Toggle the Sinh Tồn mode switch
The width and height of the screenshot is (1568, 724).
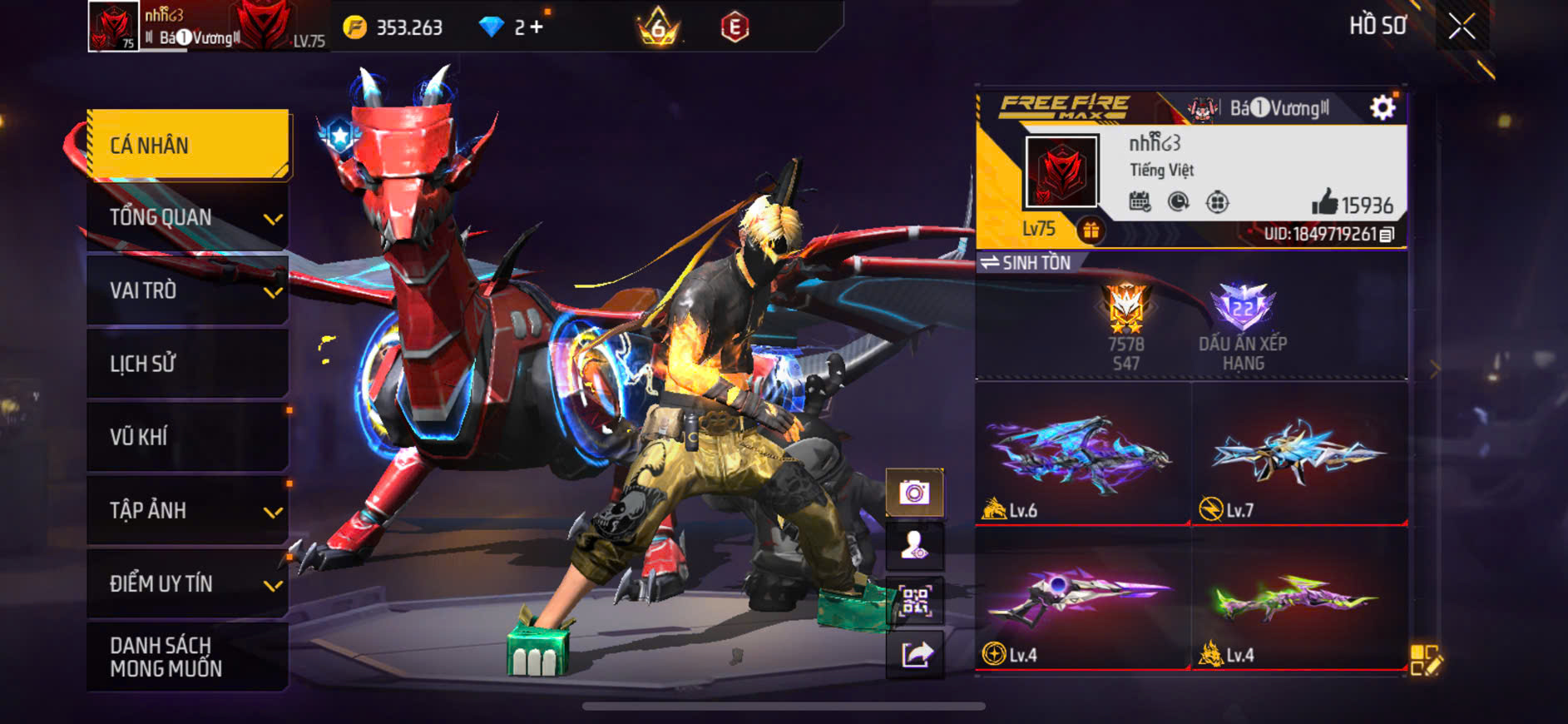tap(1025, 263)
